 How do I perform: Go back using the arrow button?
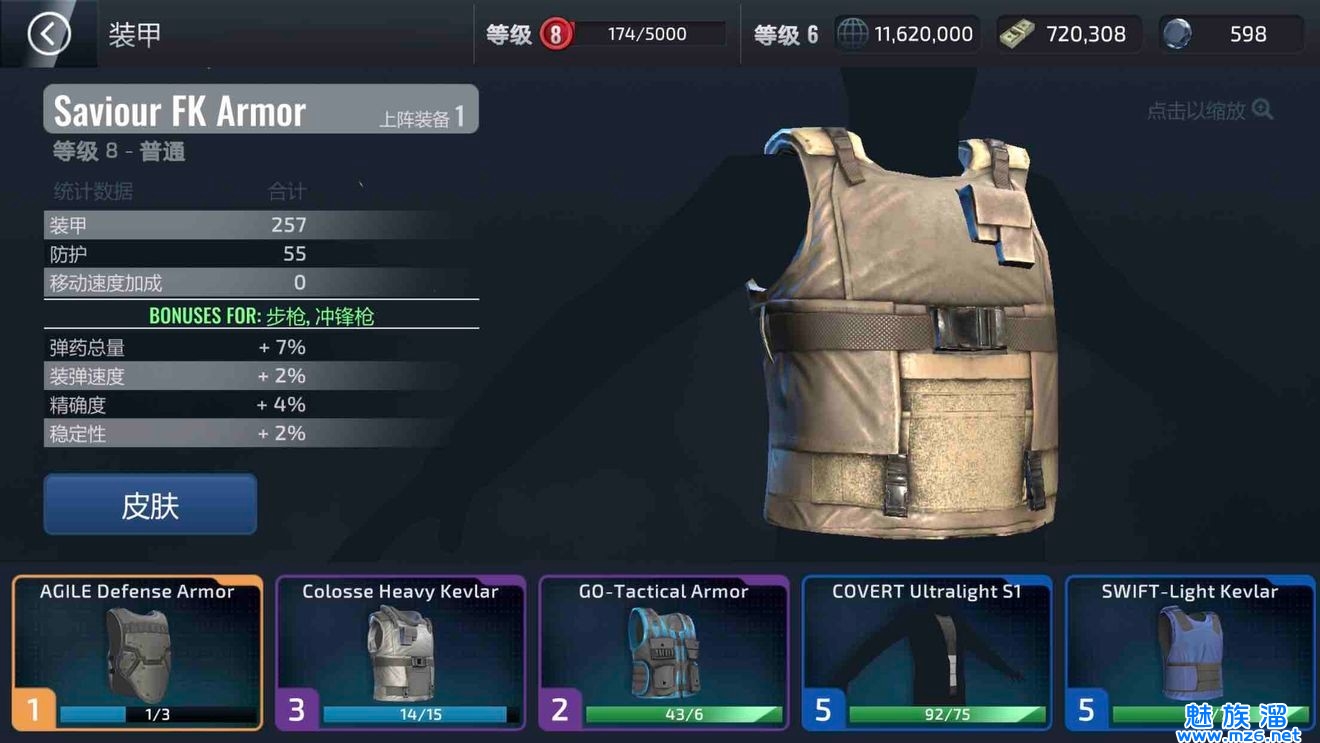click(x=48, y=34)
